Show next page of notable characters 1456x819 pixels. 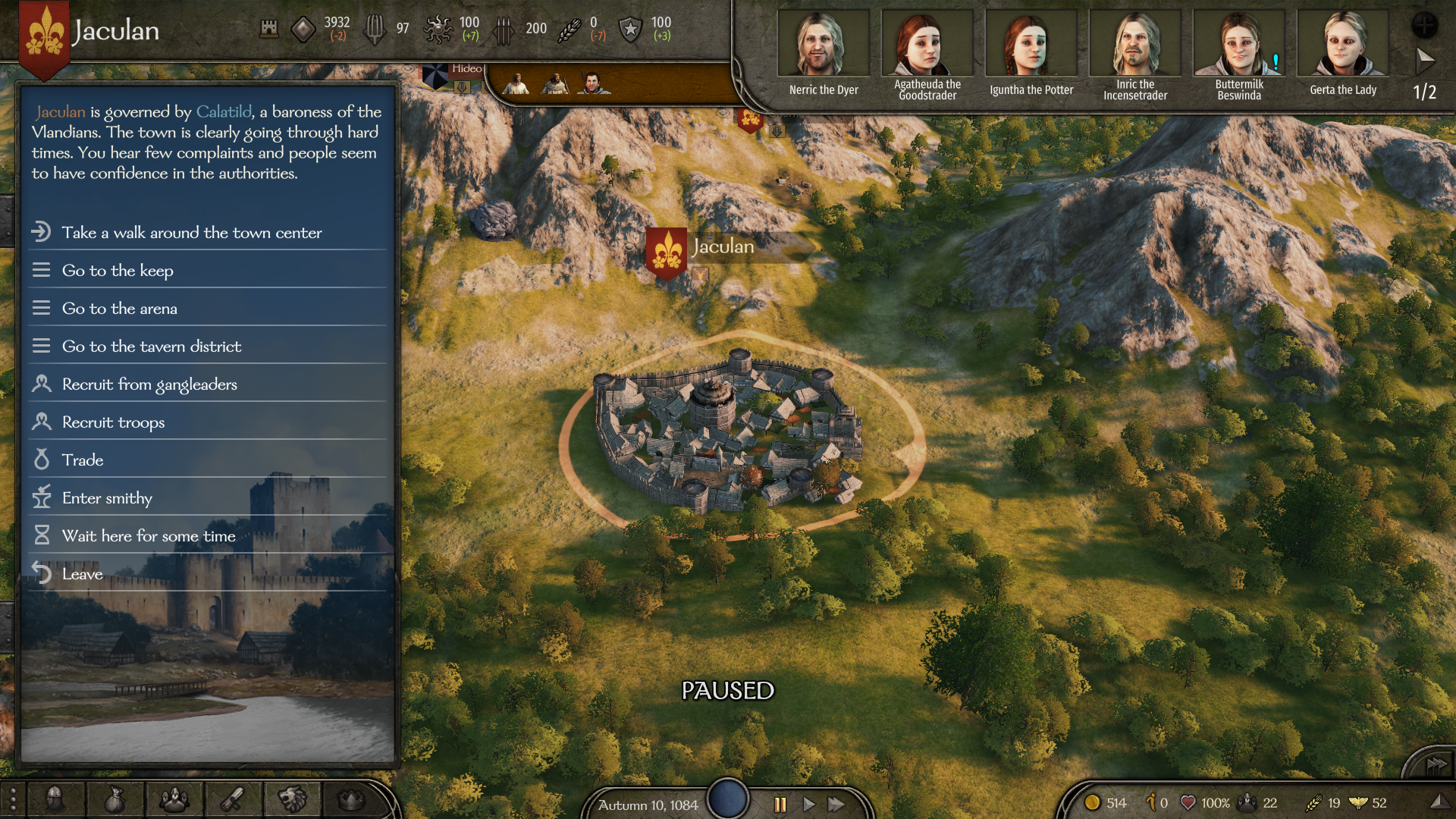pyautogui.click(x=1425, y=59)
